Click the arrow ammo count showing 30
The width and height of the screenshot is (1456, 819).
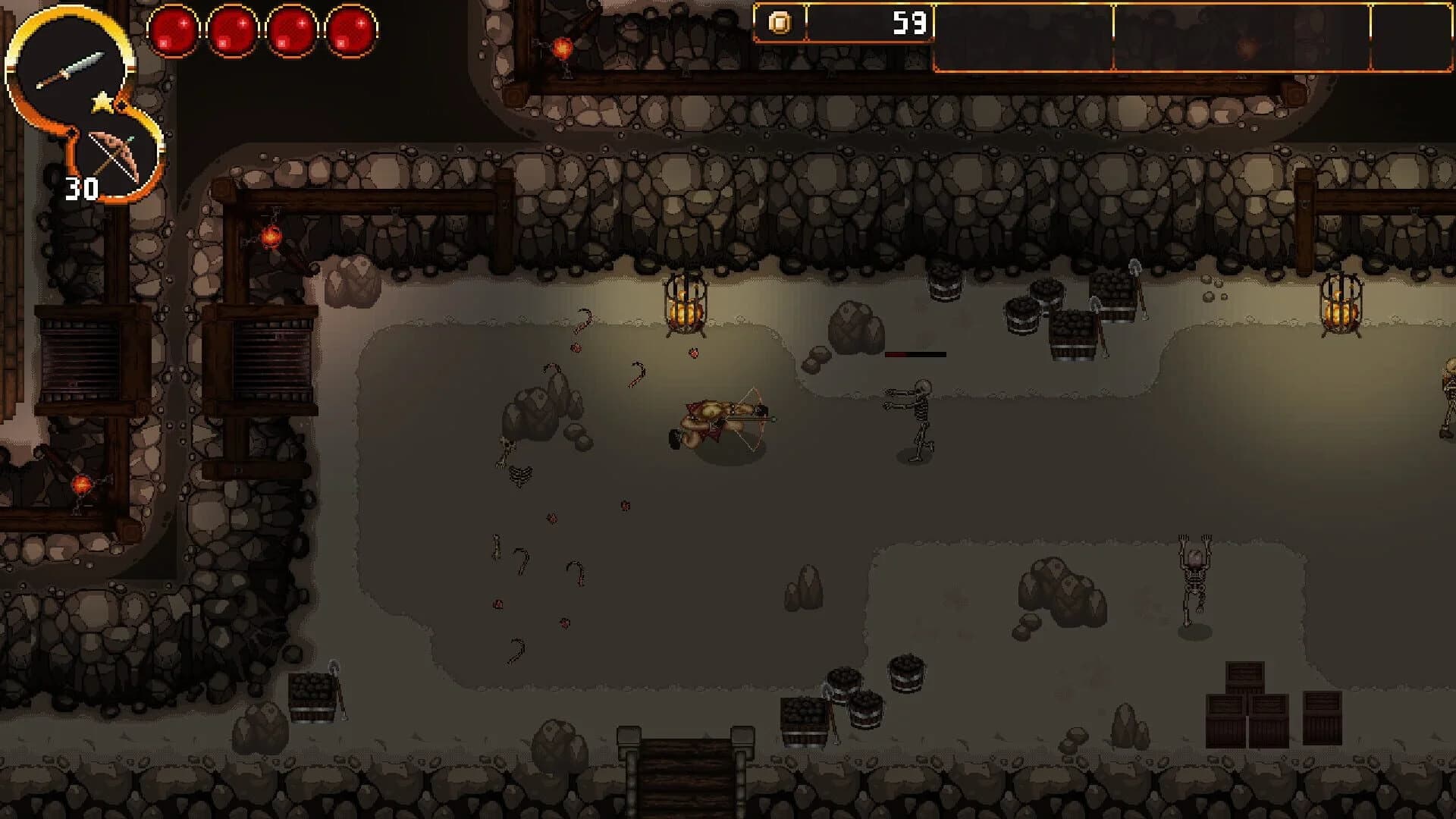pyautogui.click(x=82, y=186)
